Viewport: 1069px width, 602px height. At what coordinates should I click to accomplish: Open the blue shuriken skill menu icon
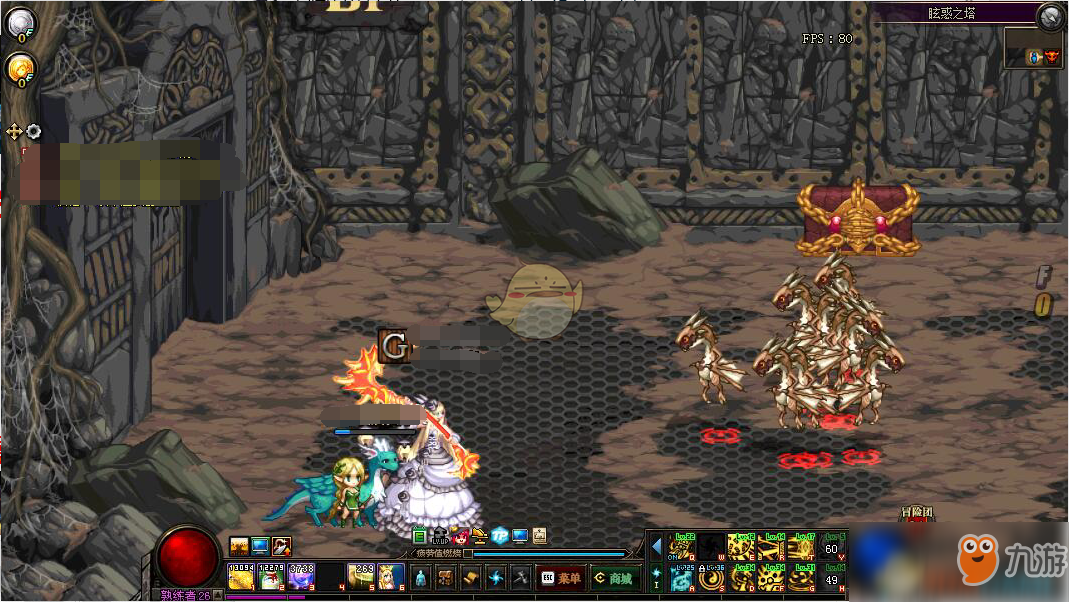[x=496, y=578]
